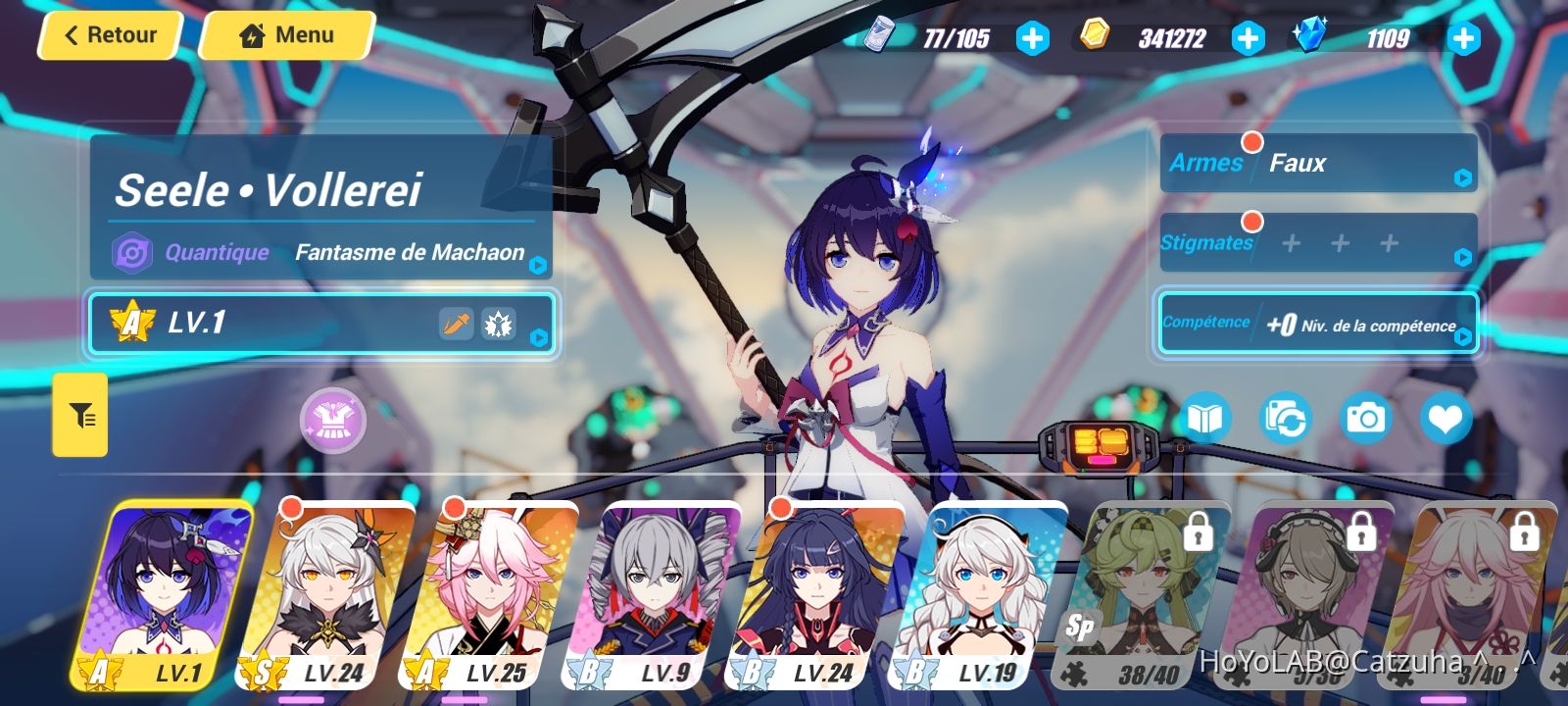This screenshot has height=706, width=1568.
Task: Favorite Seele using the heart icon
Action: 1445,417
